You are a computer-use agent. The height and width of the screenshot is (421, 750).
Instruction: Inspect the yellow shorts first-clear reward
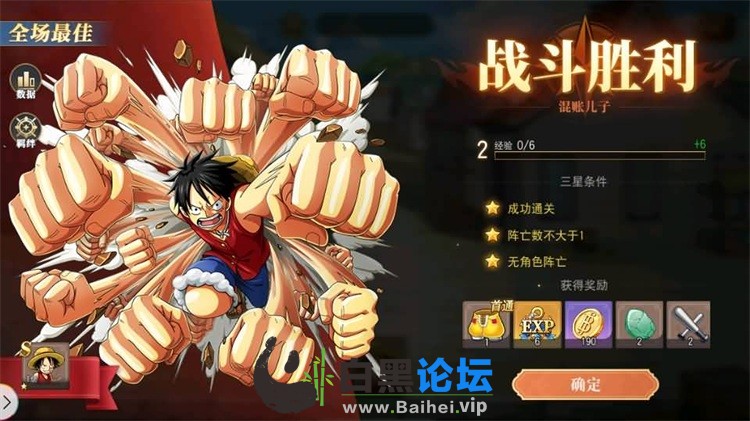(x=486, y=323)
